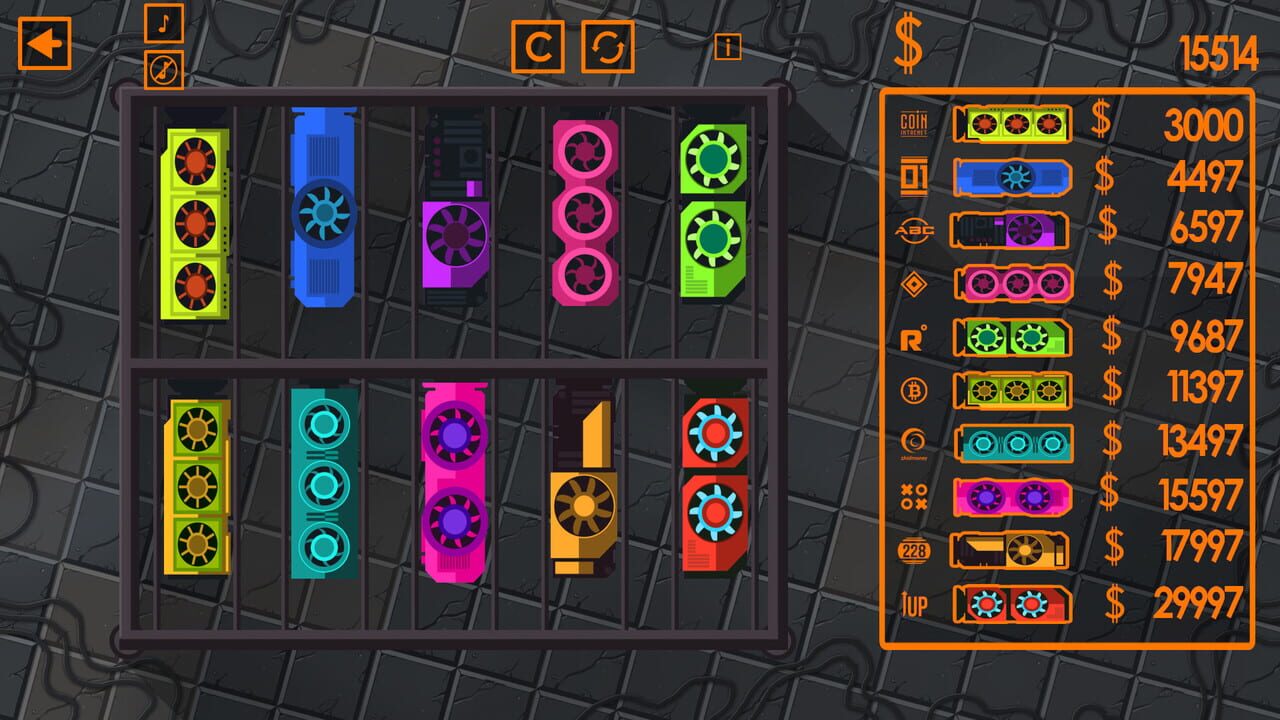Open the info panel via the i icon
The height and width of the screenshot is (720, 1280).
tap(728, 44)
